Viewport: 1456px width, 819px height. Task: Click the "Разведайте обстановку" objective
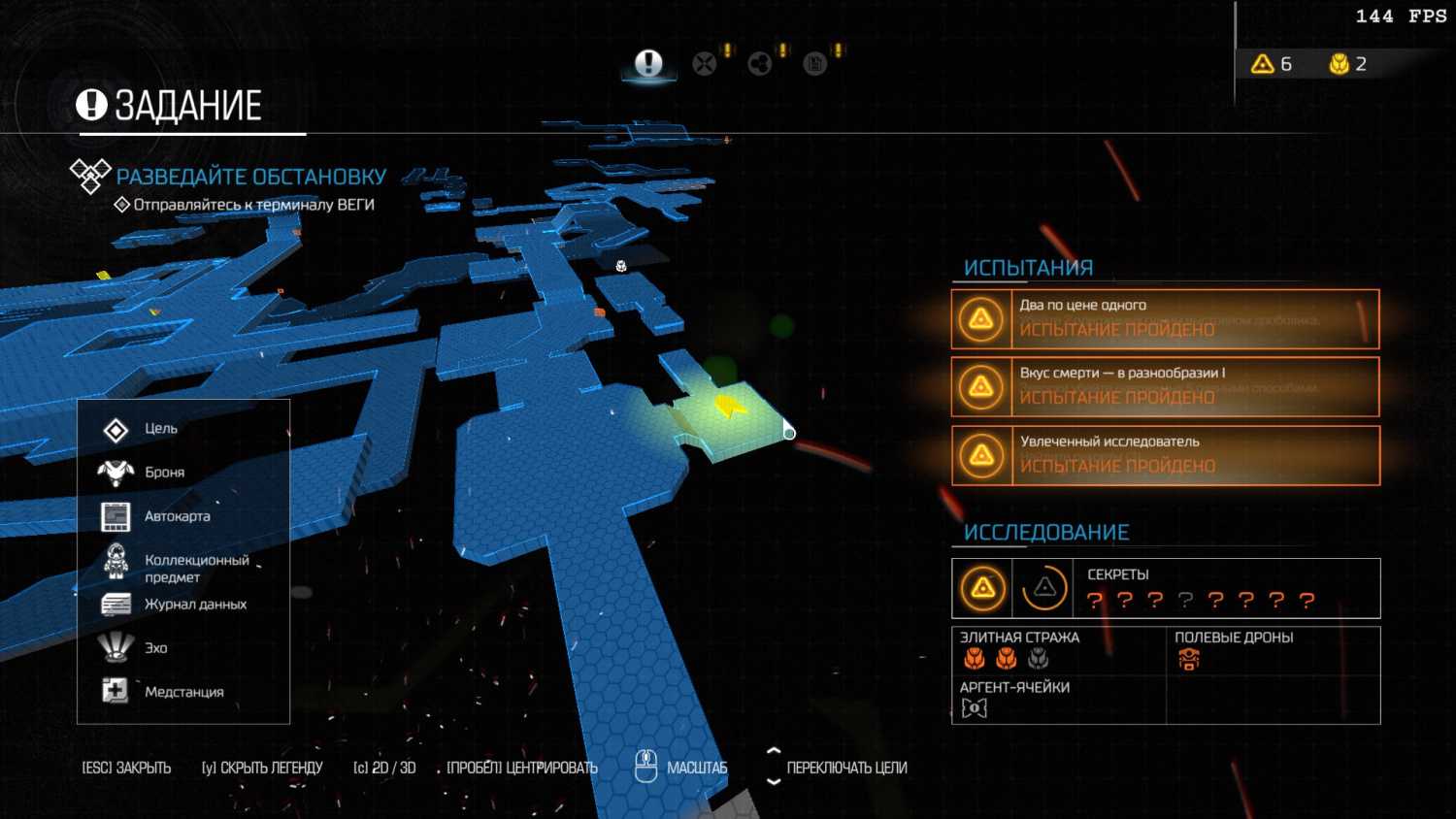point(250,177)
